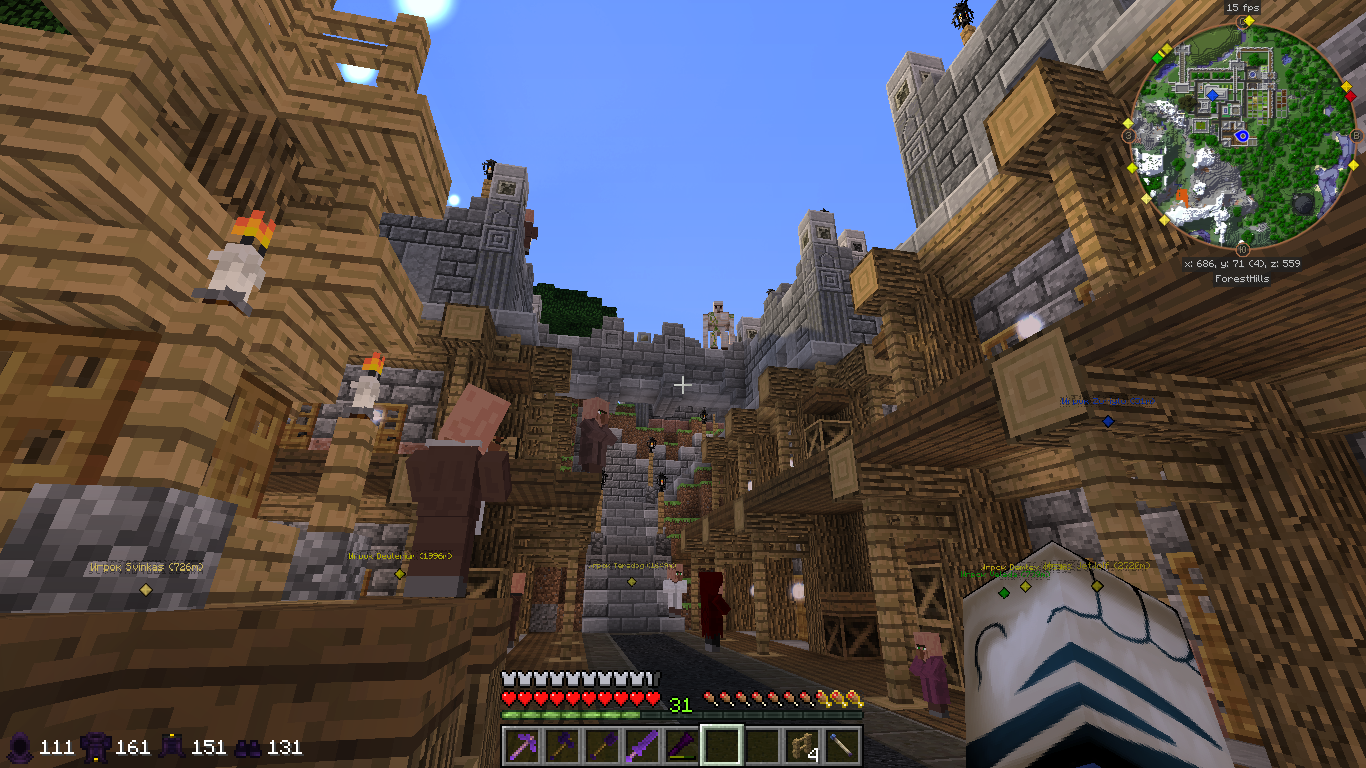Image resolution: width=1366 pixels, height=768 pixels.
Task: Select the blue-tipped wand hotbar slot
Action: click(x=842, y=745)
